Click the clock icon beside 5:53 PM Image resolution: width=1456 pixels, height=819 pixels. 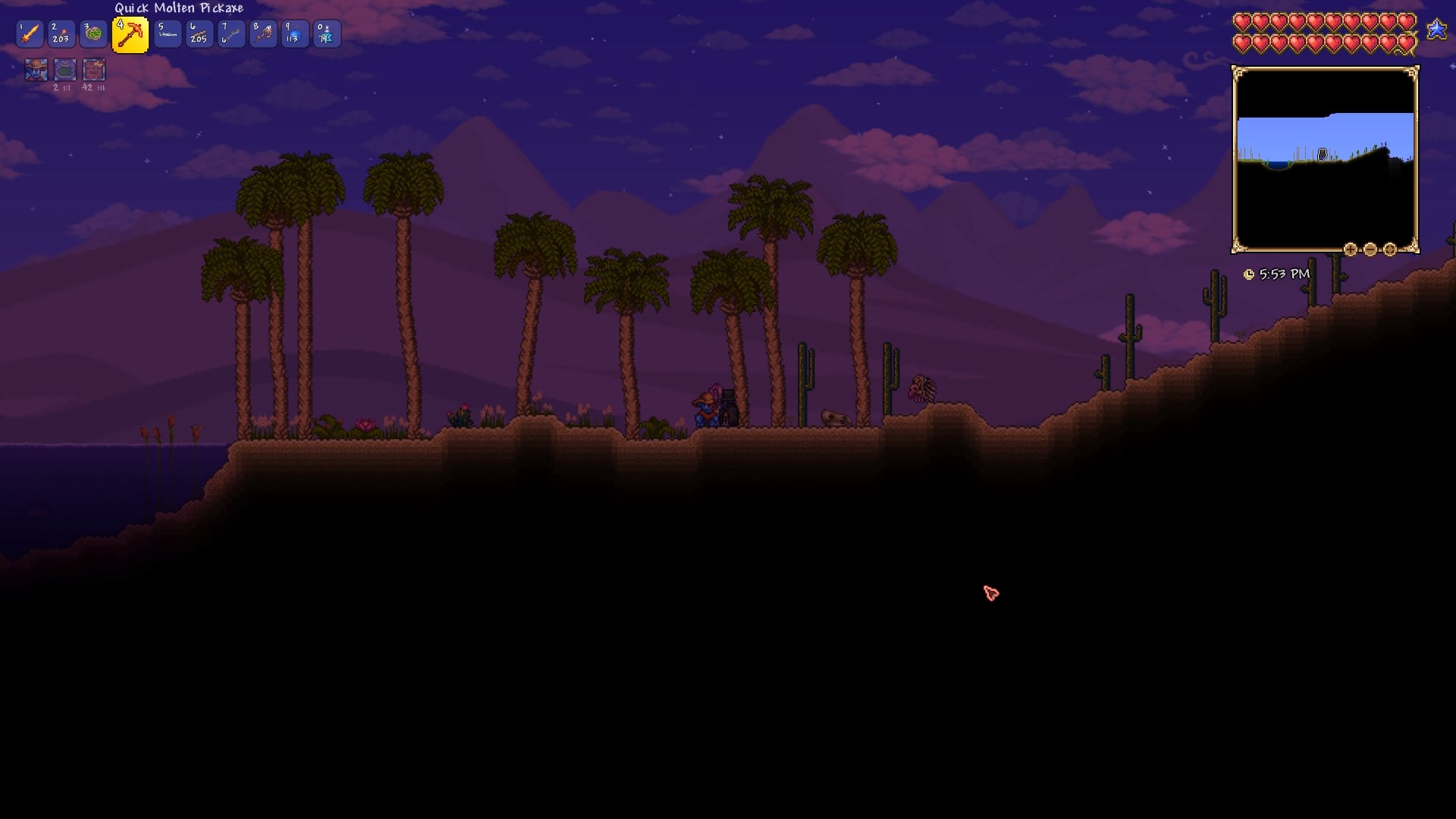point(1249,275)
